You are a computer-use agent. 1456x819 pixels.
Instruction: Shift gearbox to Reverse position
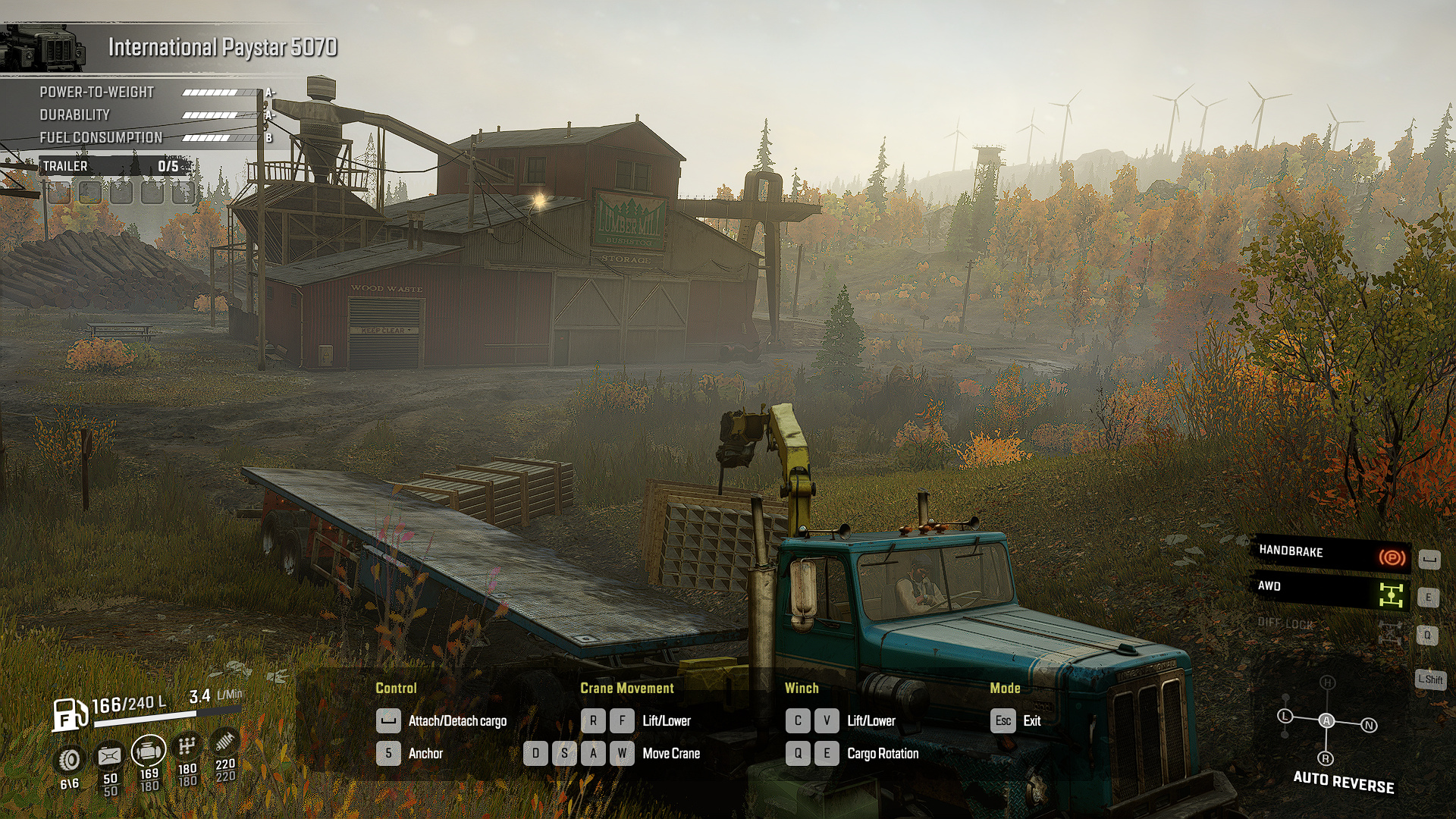[x=1326, y=758]
